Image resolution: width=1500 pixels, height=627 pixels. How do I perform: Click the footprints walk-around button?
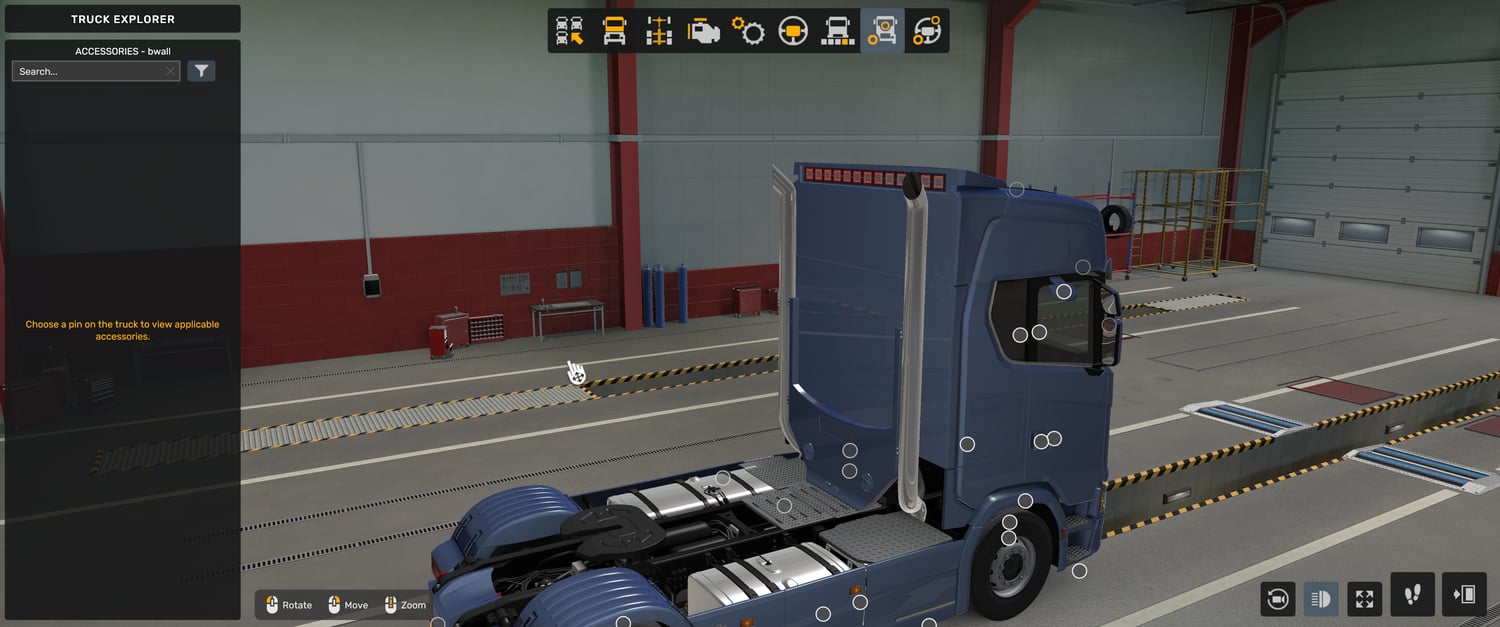(x=1413, y=595)
